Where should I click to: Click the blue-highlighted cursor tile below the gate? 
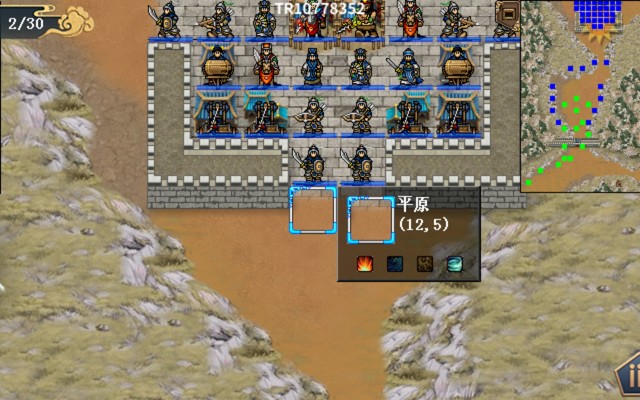click(312, 210)
